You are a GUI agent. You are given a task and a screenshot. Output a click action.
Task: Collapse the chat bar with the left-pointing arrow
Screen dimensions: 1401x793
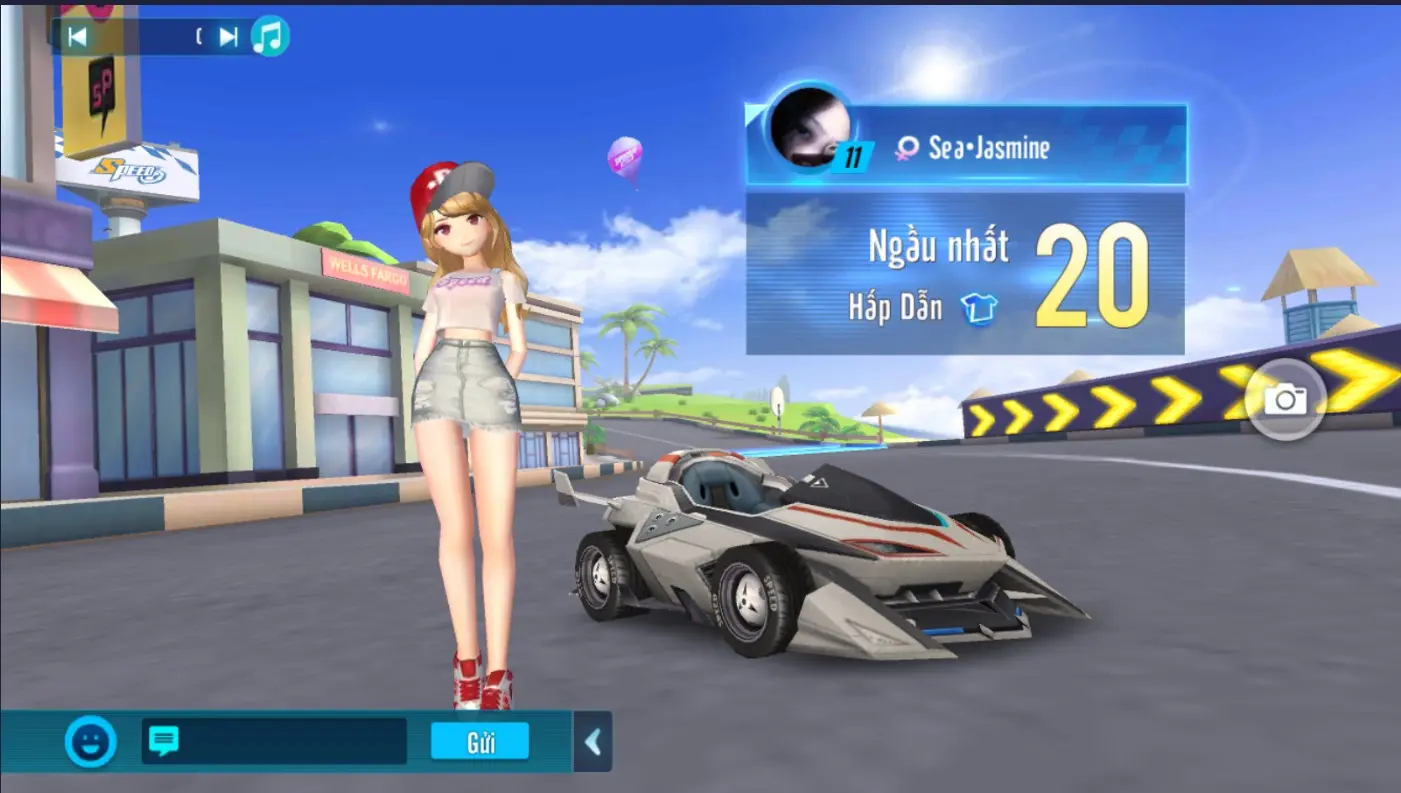click(x=592, y=741)
